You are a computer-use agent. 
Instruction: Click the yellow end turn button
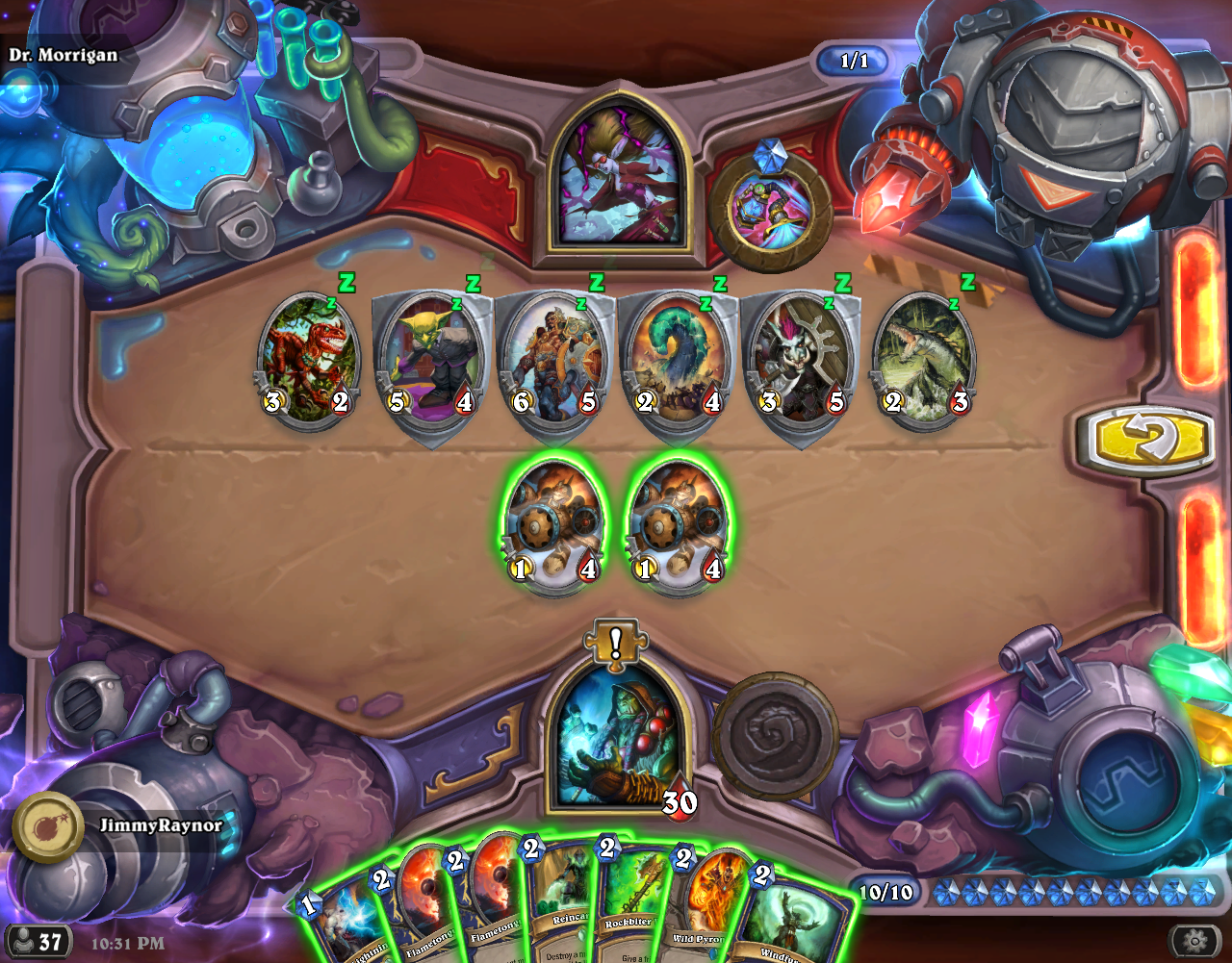[1144, 442]
